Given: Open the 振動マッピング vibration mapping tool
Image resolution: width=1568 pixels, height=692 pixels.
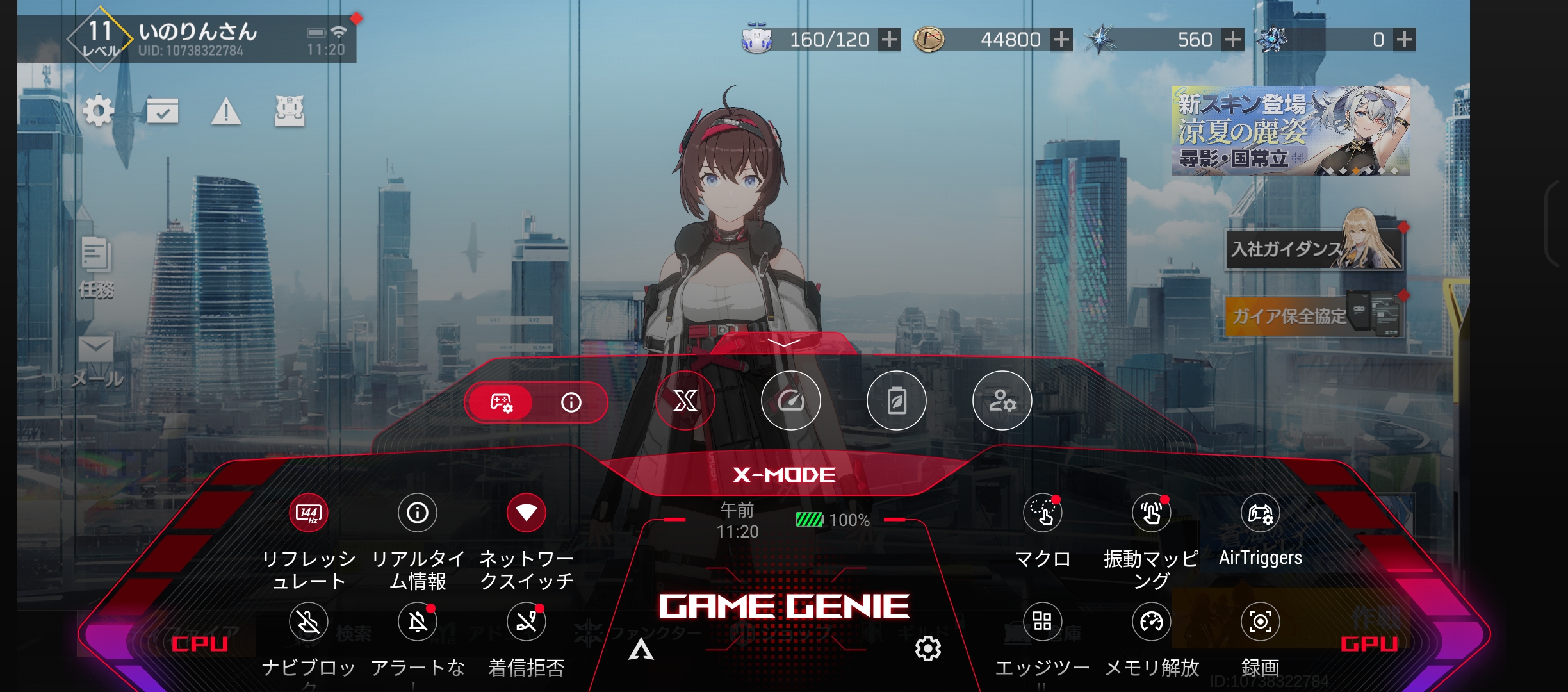Looking at the screenshot, I should [1151, 513].
